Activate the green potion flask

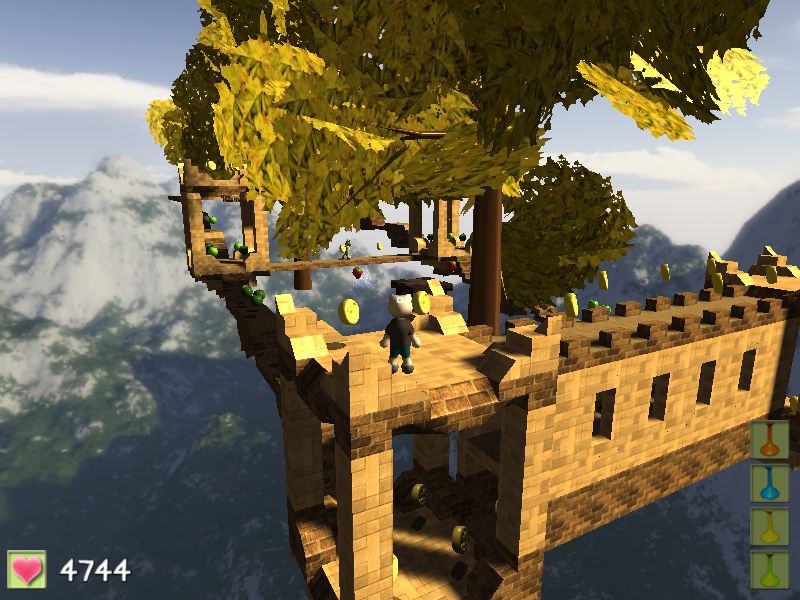tap(770, 569)
